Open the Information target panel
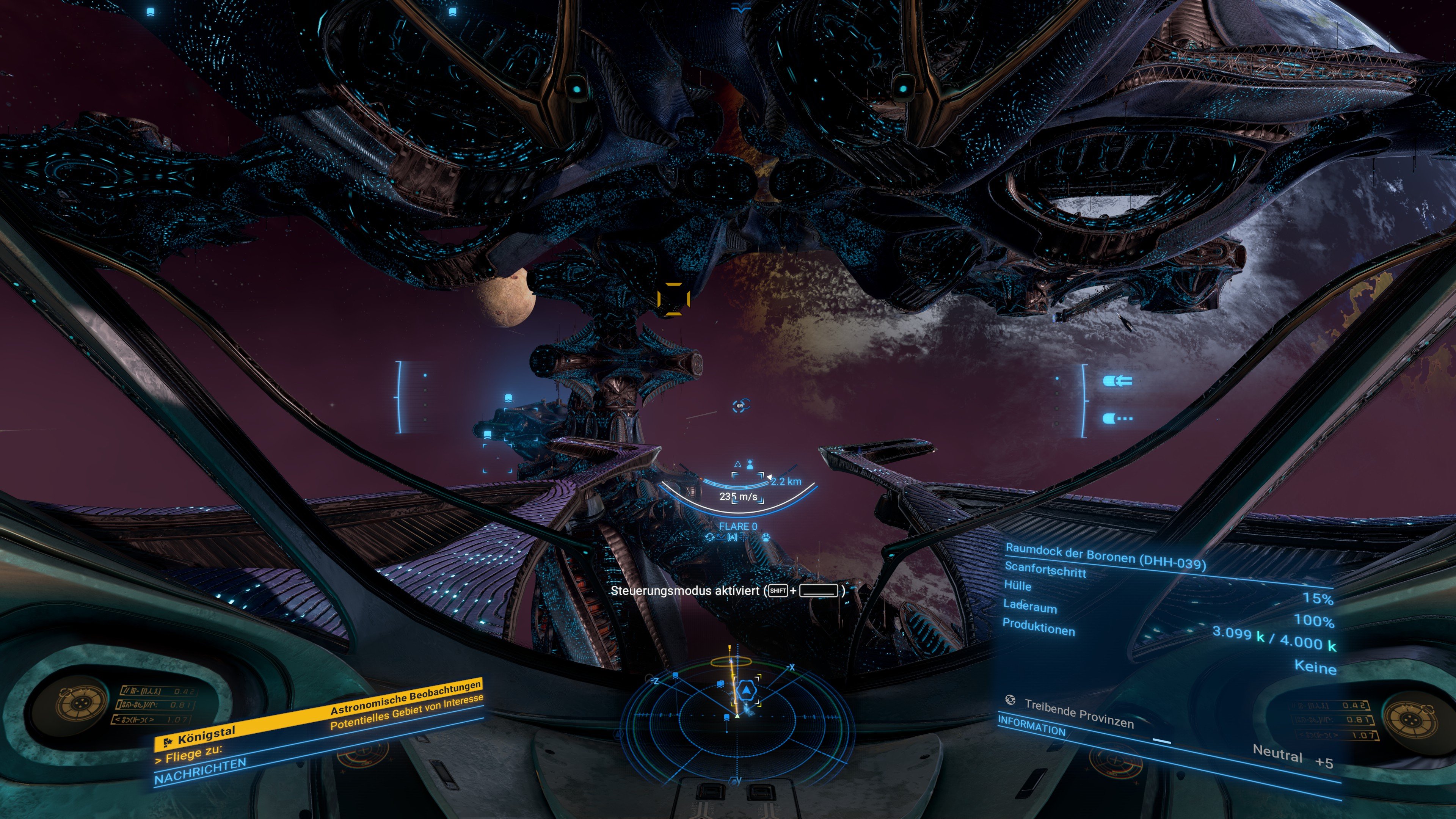This screenshot has width=1456, height=819. pos(1031,726)
